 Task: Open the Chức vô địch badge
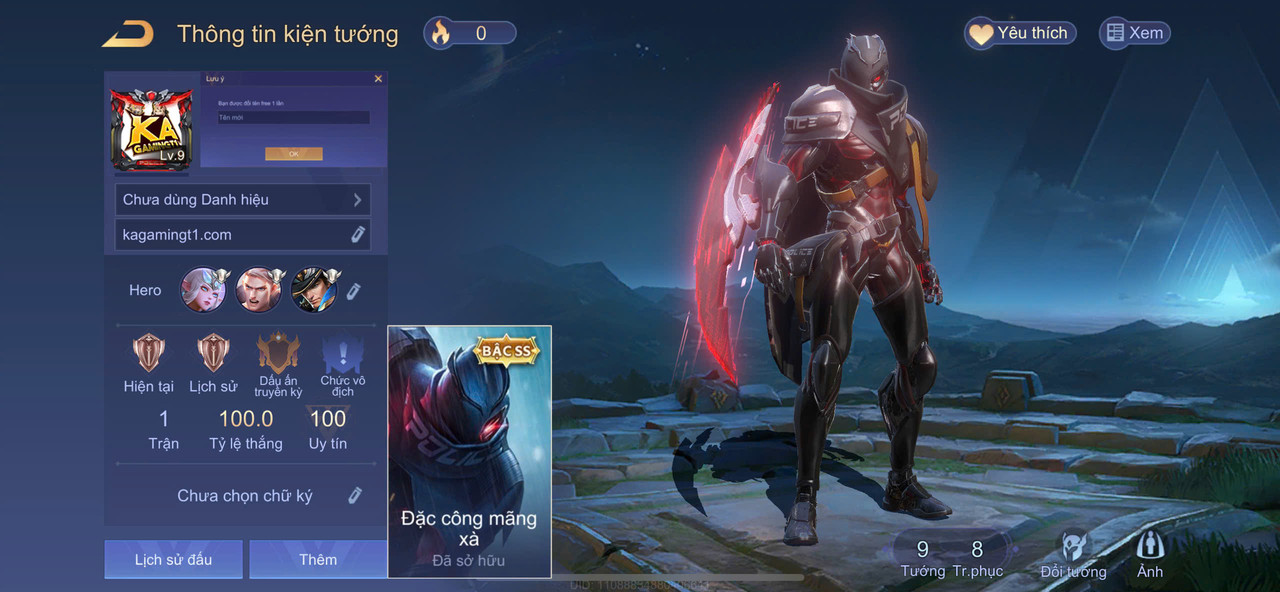(x=342, y=355)
